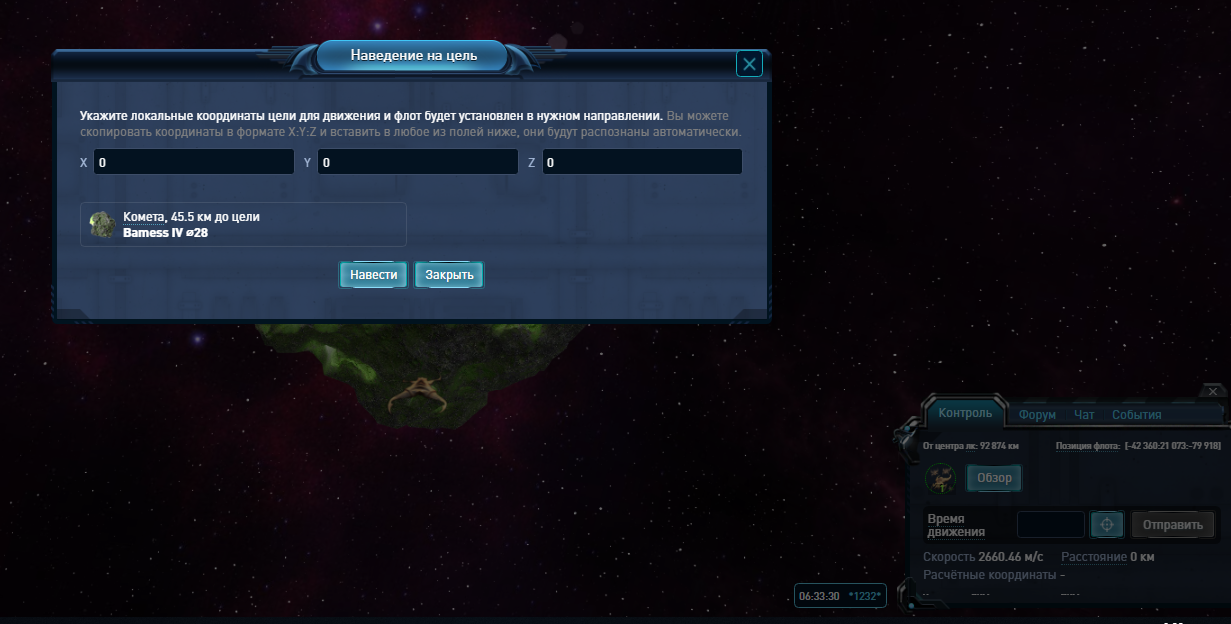Open the События tab
This screenshot has width=1231, height=624.
pos(1136,415)
